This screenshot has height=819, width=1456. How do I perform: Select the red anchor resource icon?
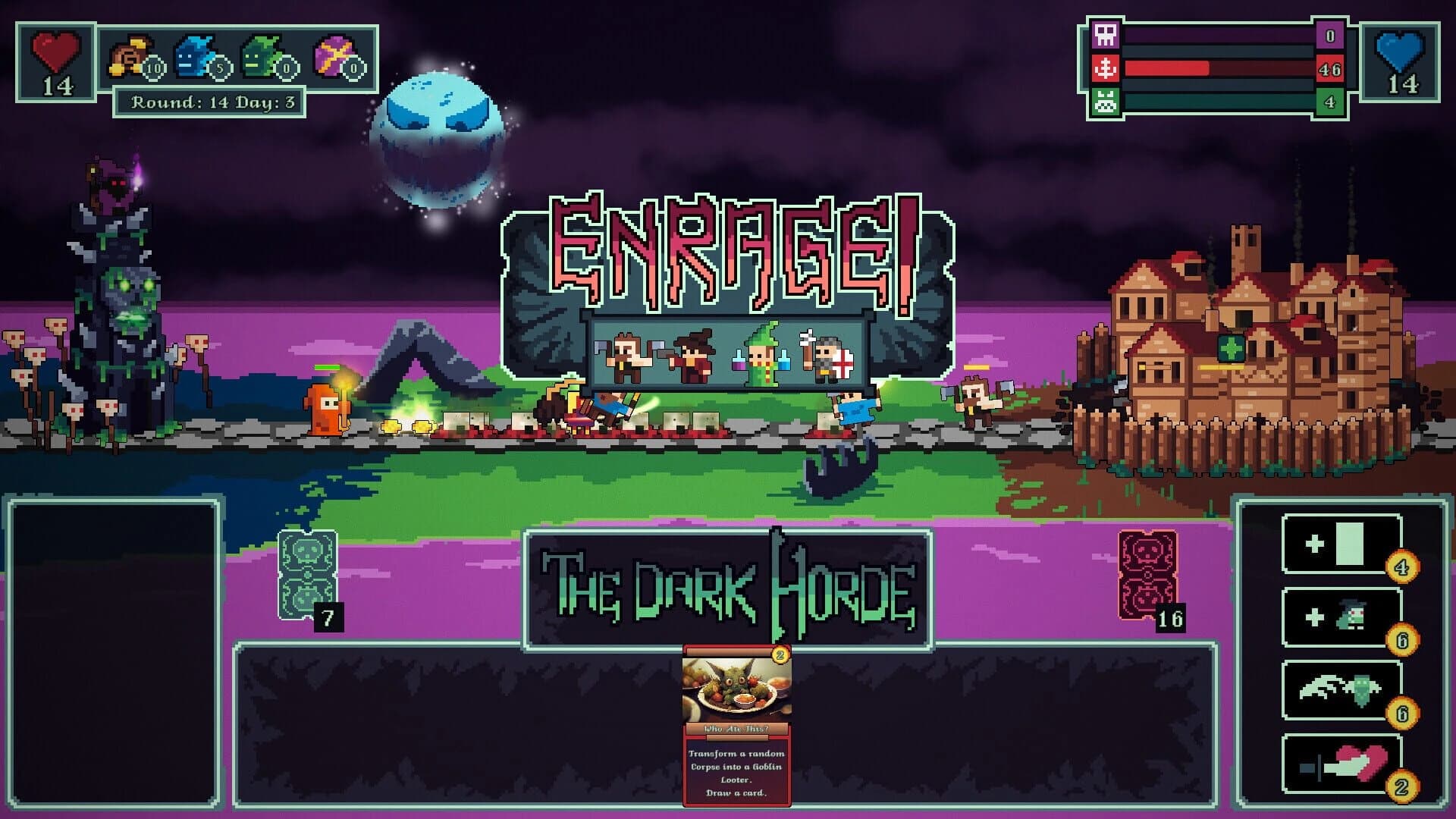[x=1104, y=67]
